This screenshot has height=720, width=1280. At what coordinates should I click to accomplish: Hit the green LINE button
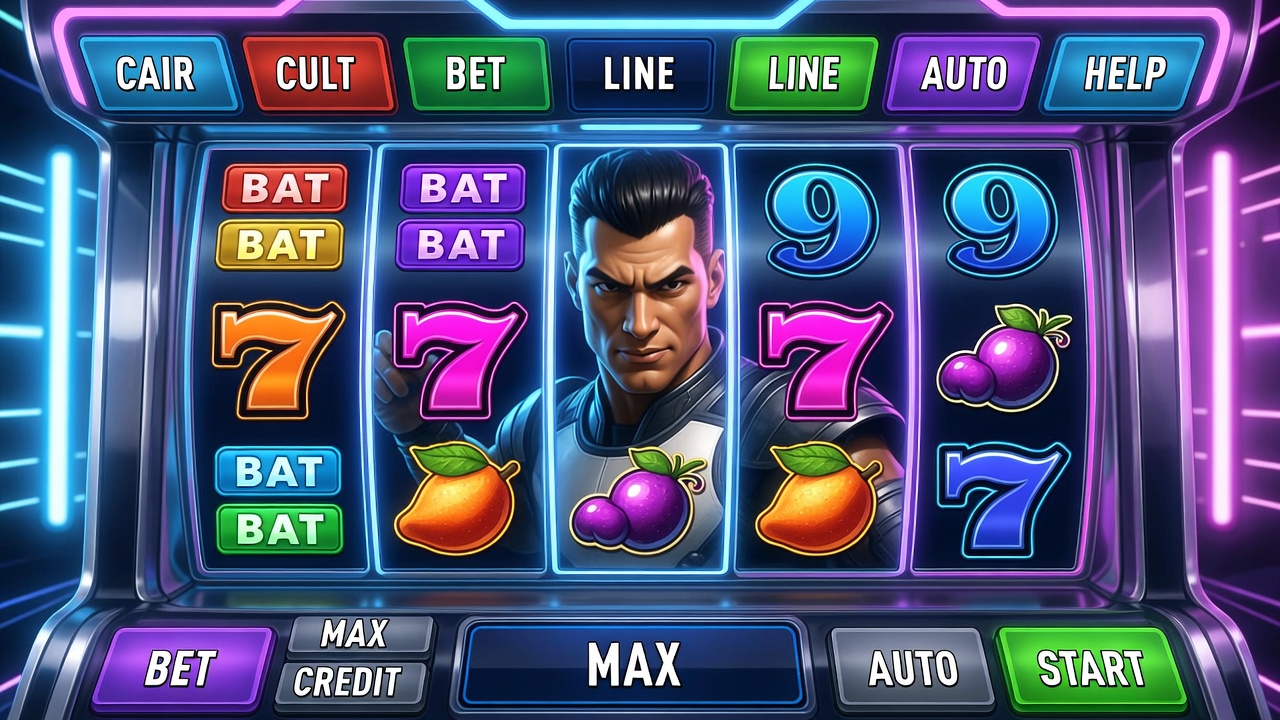pyautogui.click(x=804, y=73)
